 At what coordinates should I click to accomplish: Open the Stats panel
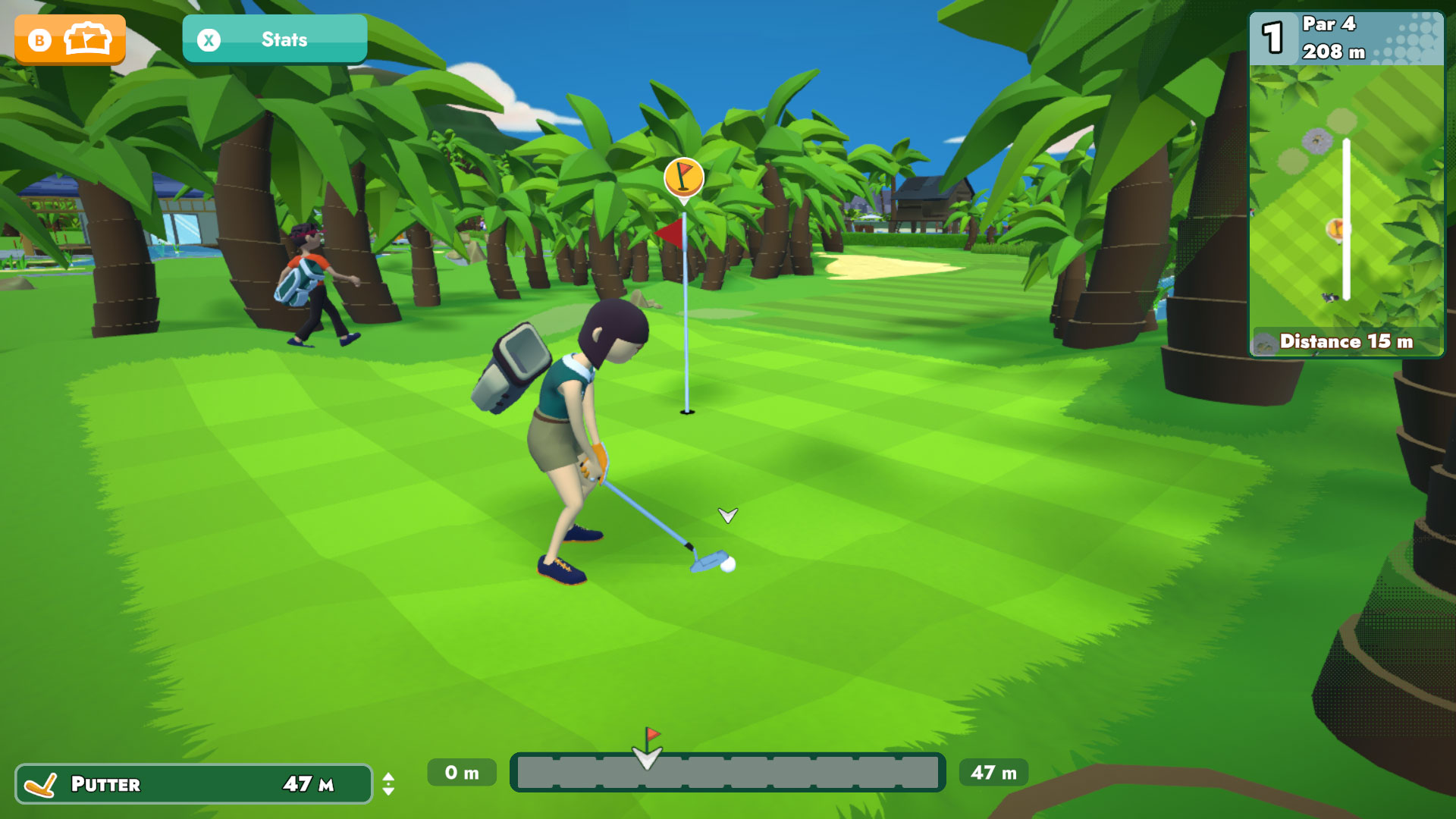tap(275, 39)
